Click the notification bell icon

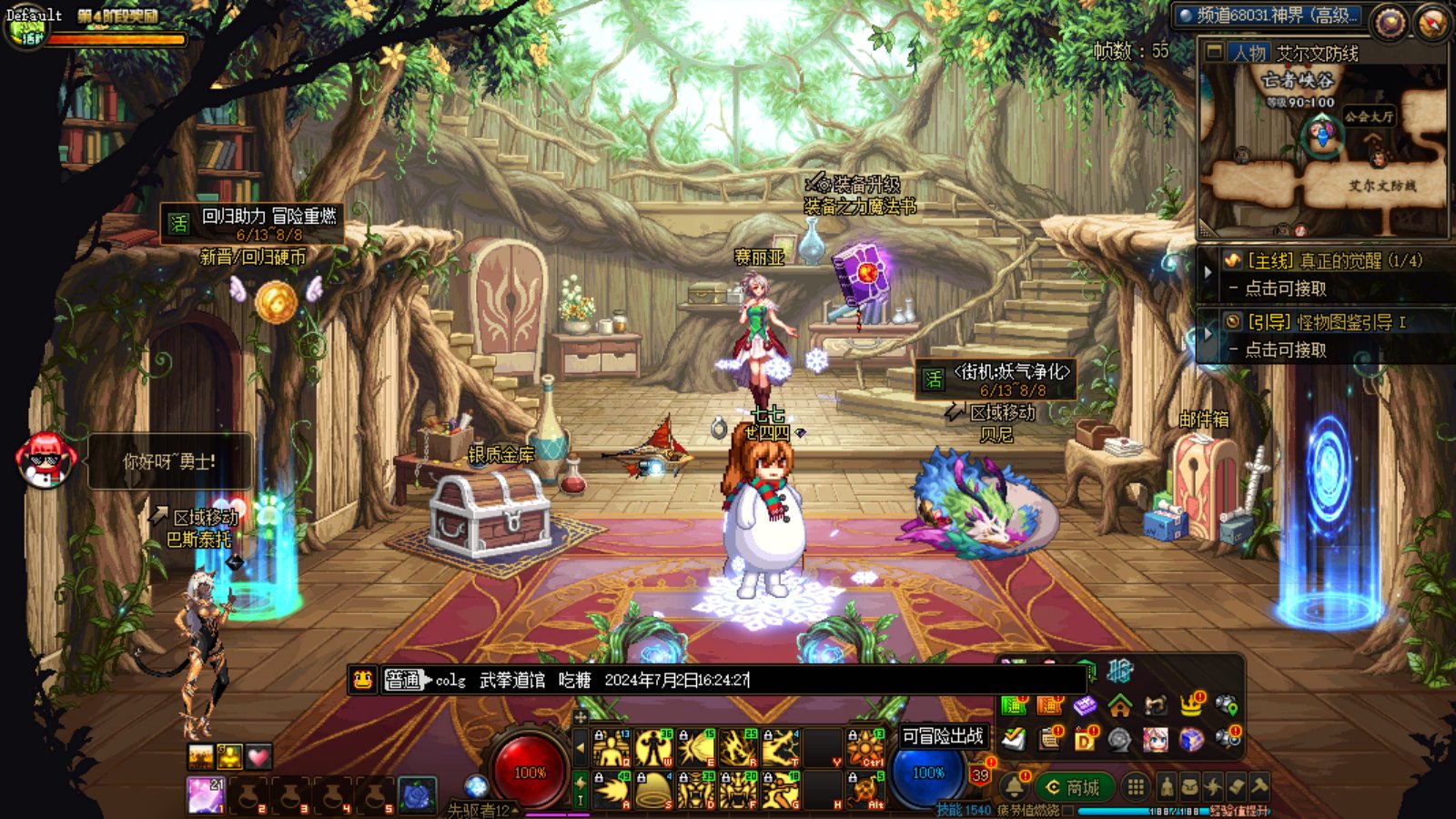click(1014, 787)
